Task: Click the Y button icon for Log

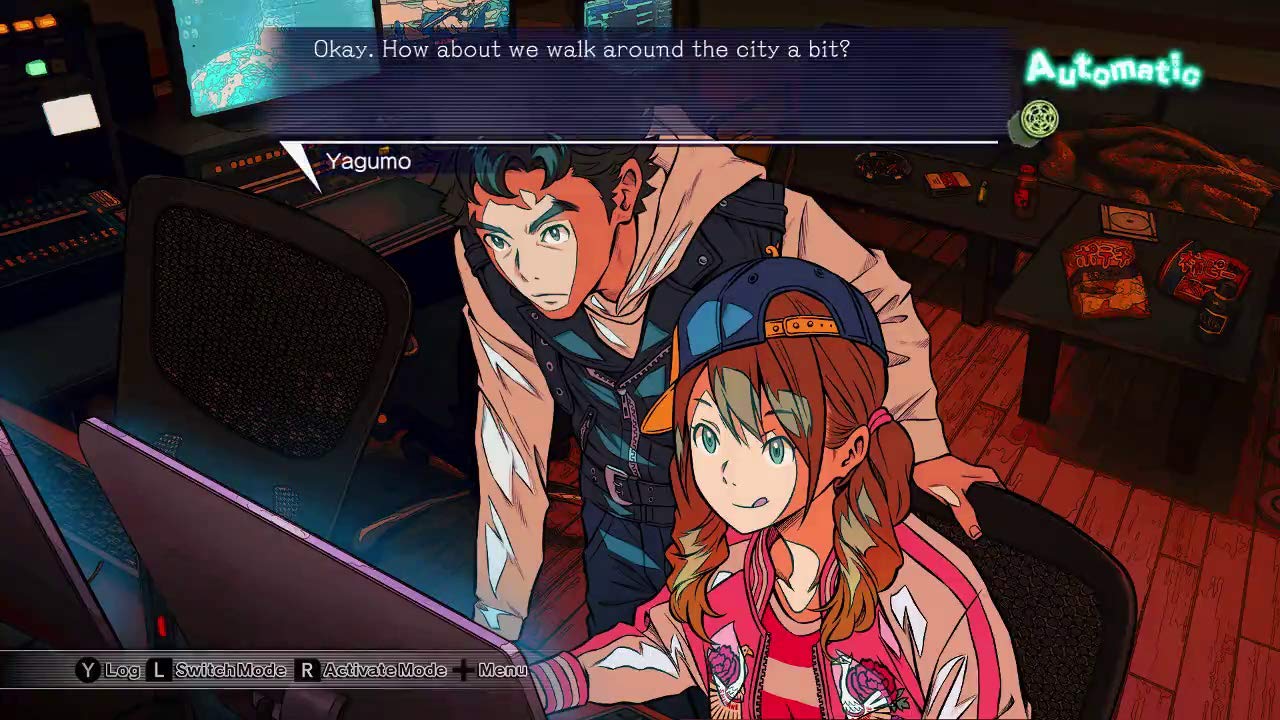Action: tap(87, 668)
